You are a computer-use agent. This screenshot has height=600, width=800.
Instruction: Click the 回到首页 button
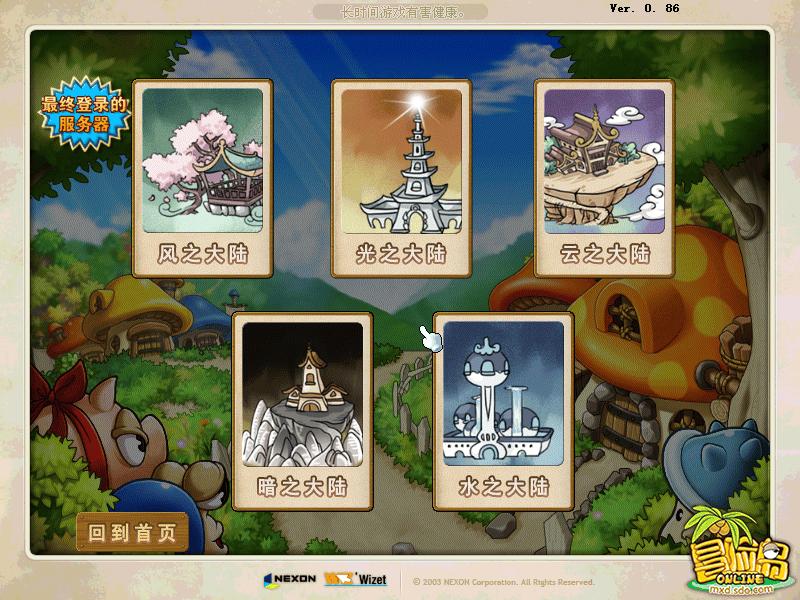[132, 533]
